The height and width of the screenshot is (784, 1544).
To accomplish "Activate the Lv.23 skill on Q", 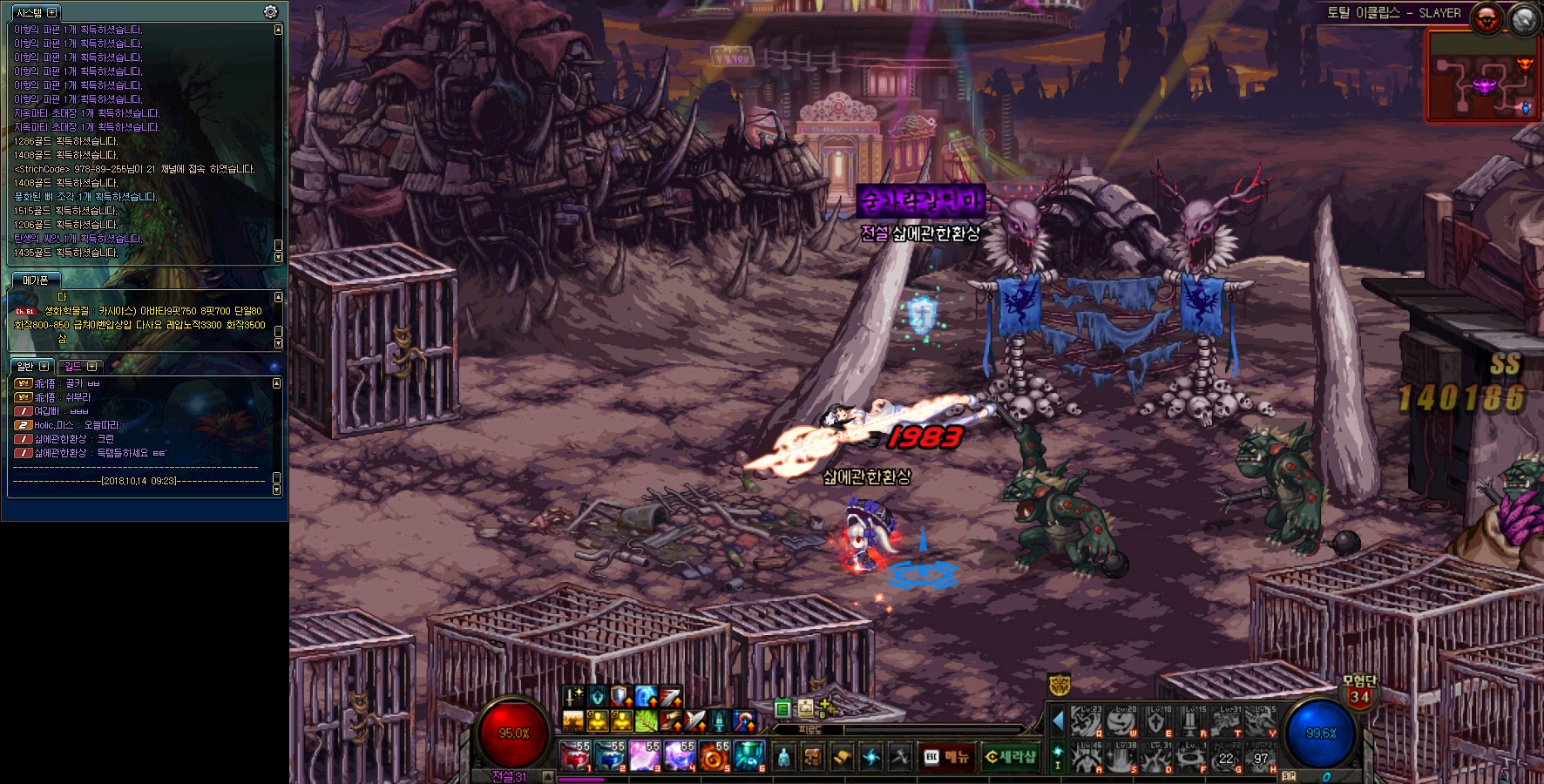I will (x=1086, y=722).
